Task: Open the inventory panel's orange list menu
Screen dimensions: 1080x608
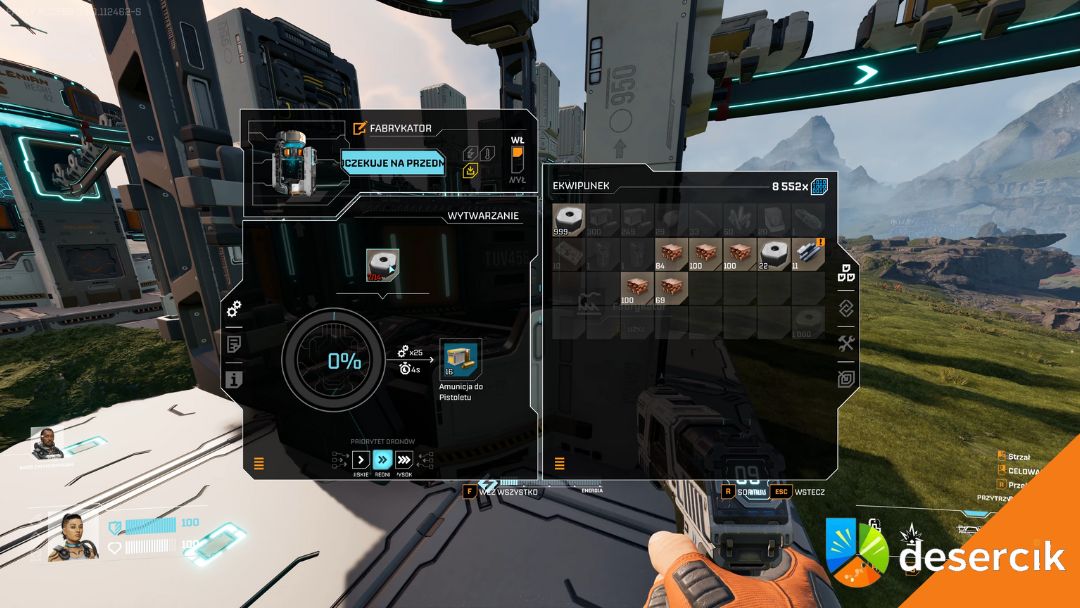Action: 559,463
